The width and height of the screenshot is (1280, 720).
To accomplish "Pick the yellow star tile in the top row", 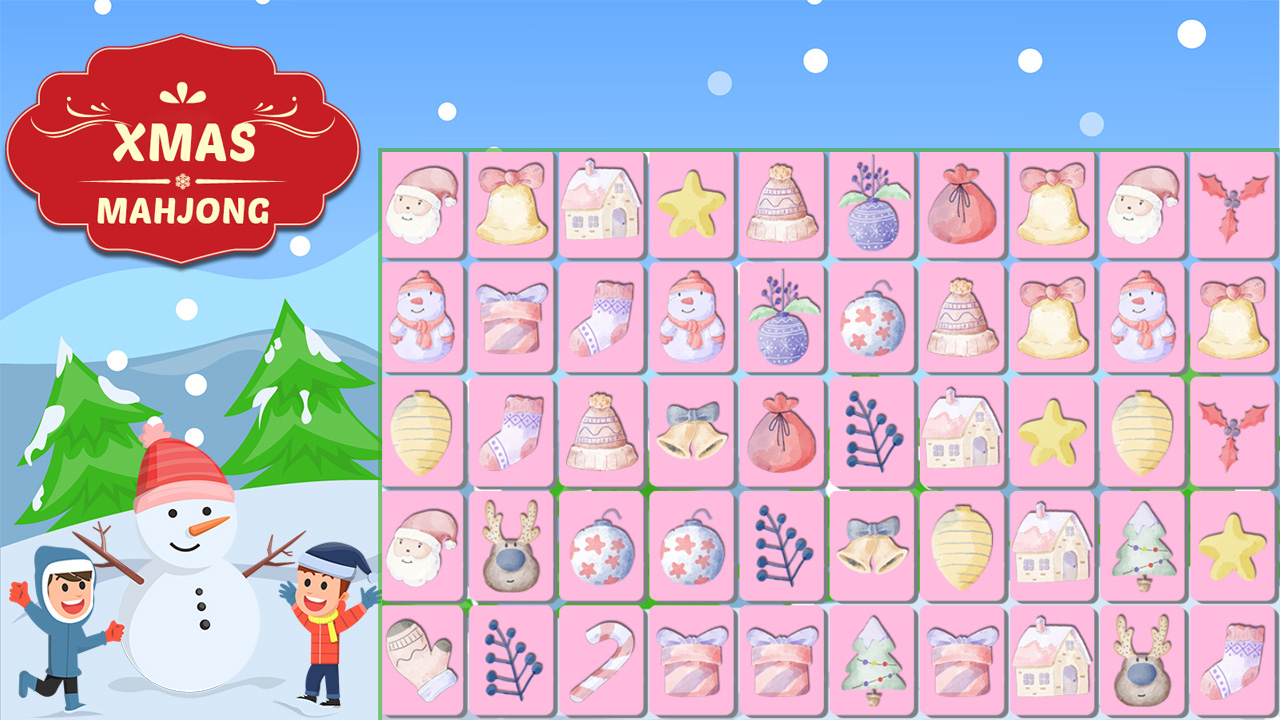I will click(x=690, y=207).
